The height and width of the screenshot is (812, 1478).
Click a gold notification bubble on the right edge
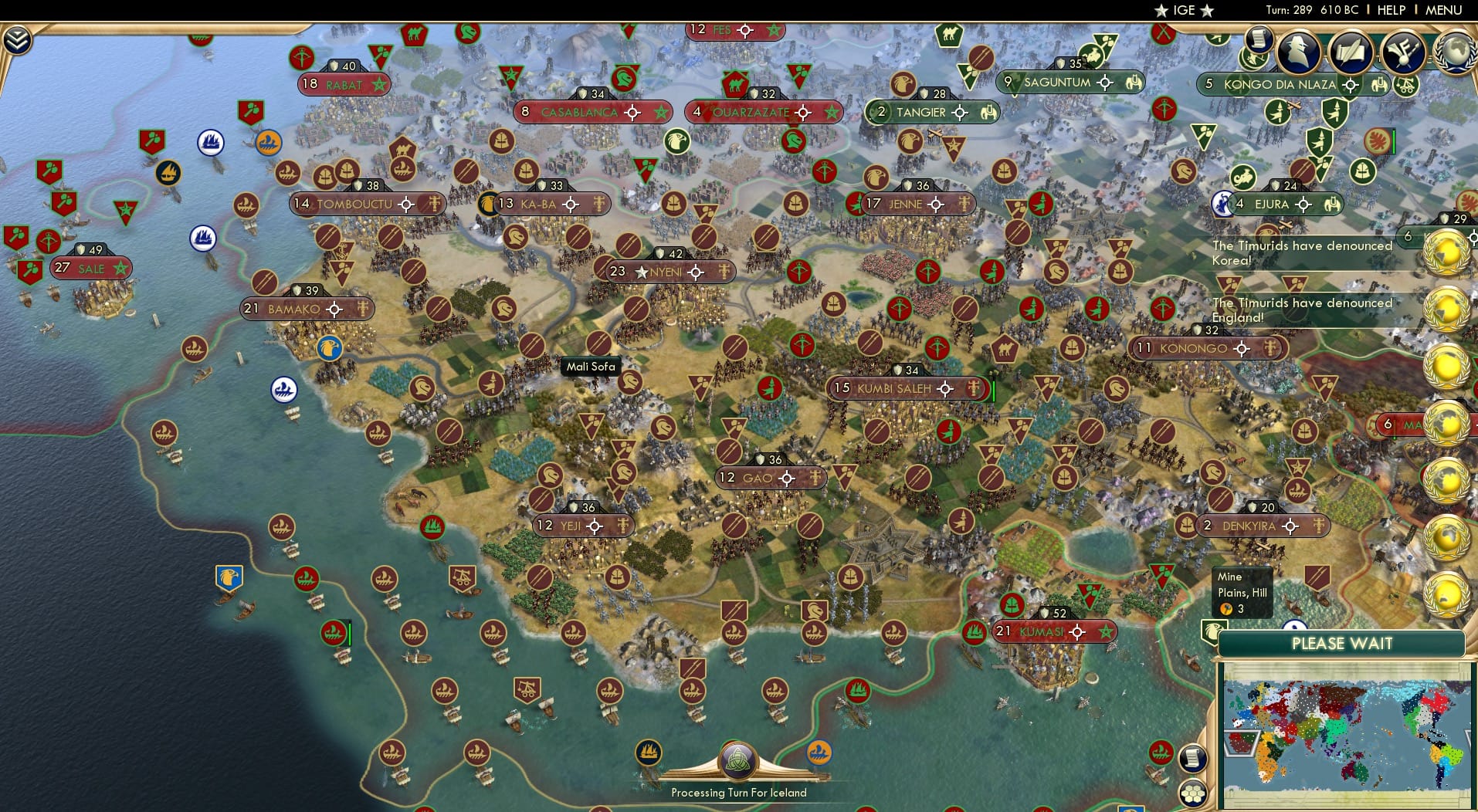tap(1447, 250)
